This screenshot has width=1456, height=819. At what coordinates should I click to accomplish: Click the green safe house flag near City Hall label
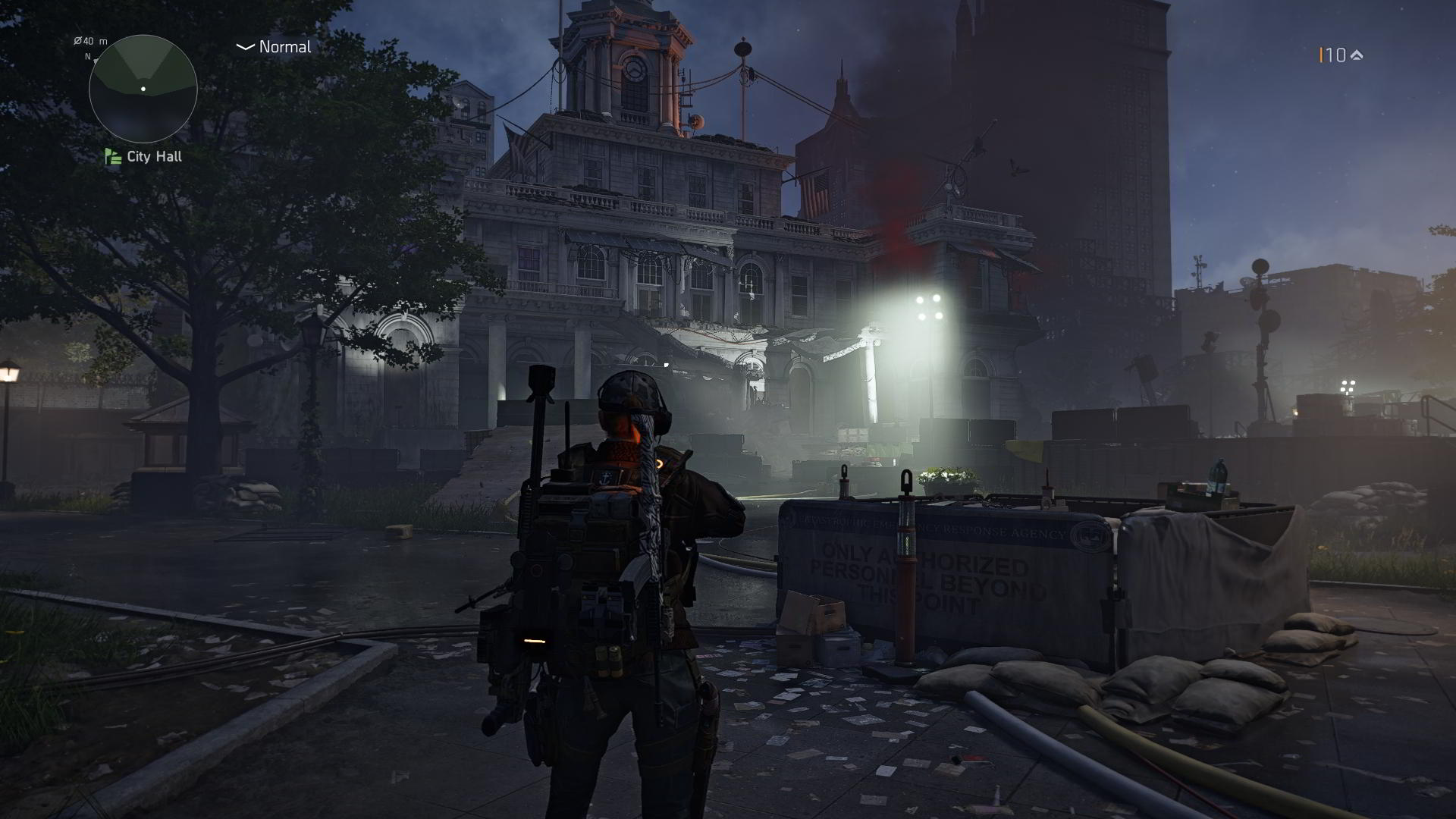[111, 157]
